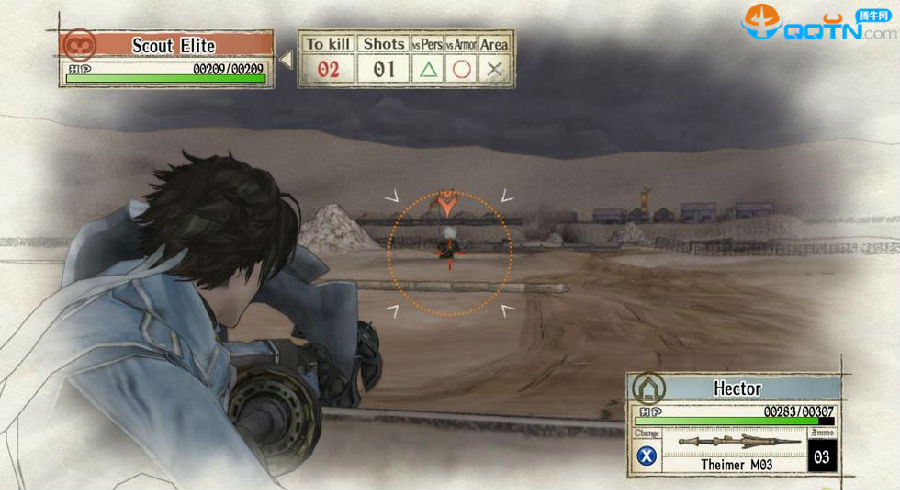
Task: Click the Area cross rating
Action: point(494,70)
